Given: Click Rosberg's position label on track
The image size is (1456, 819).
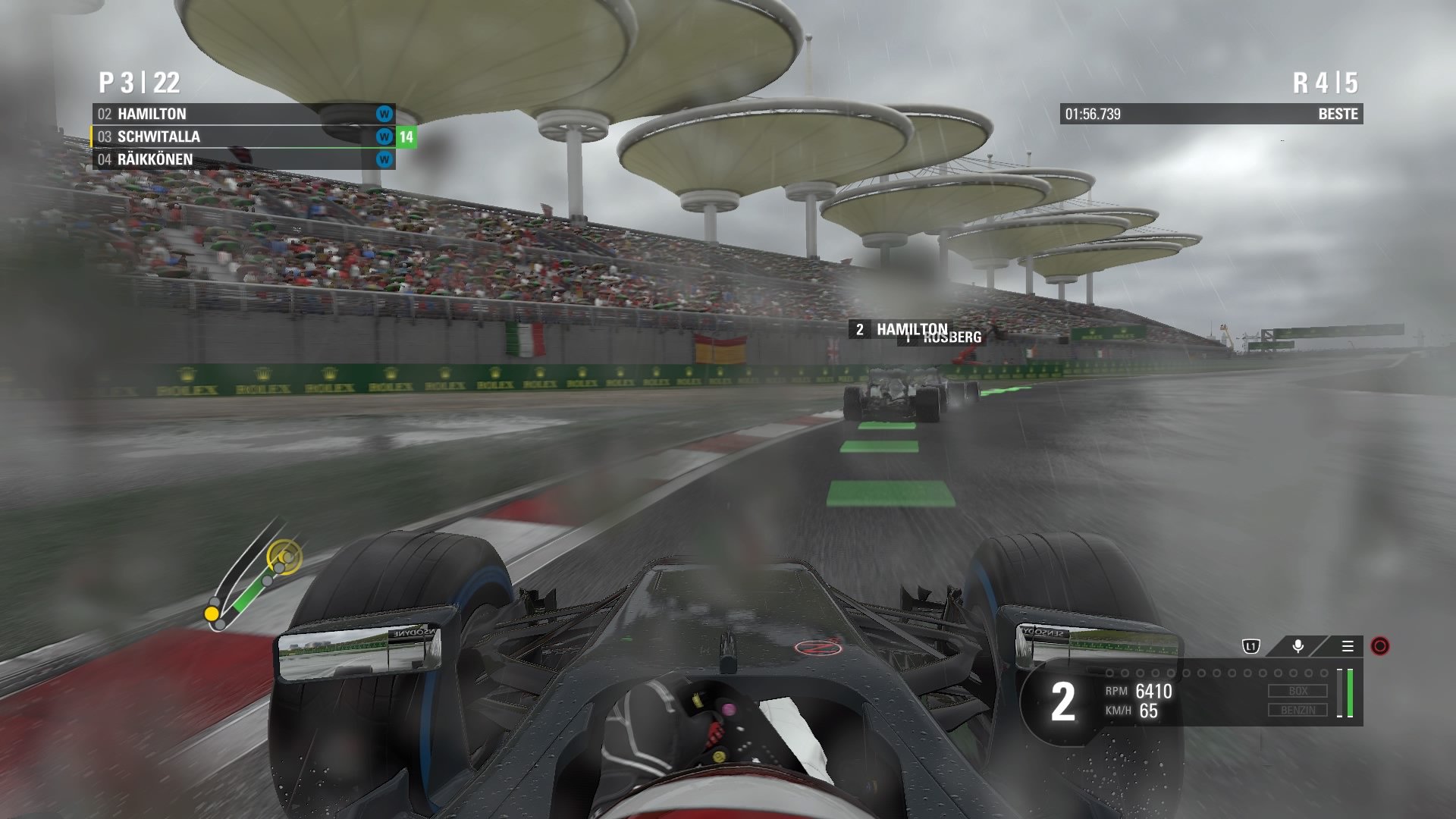Looking at the screenshot, I should pyautogui.click(x=949, y=337).
